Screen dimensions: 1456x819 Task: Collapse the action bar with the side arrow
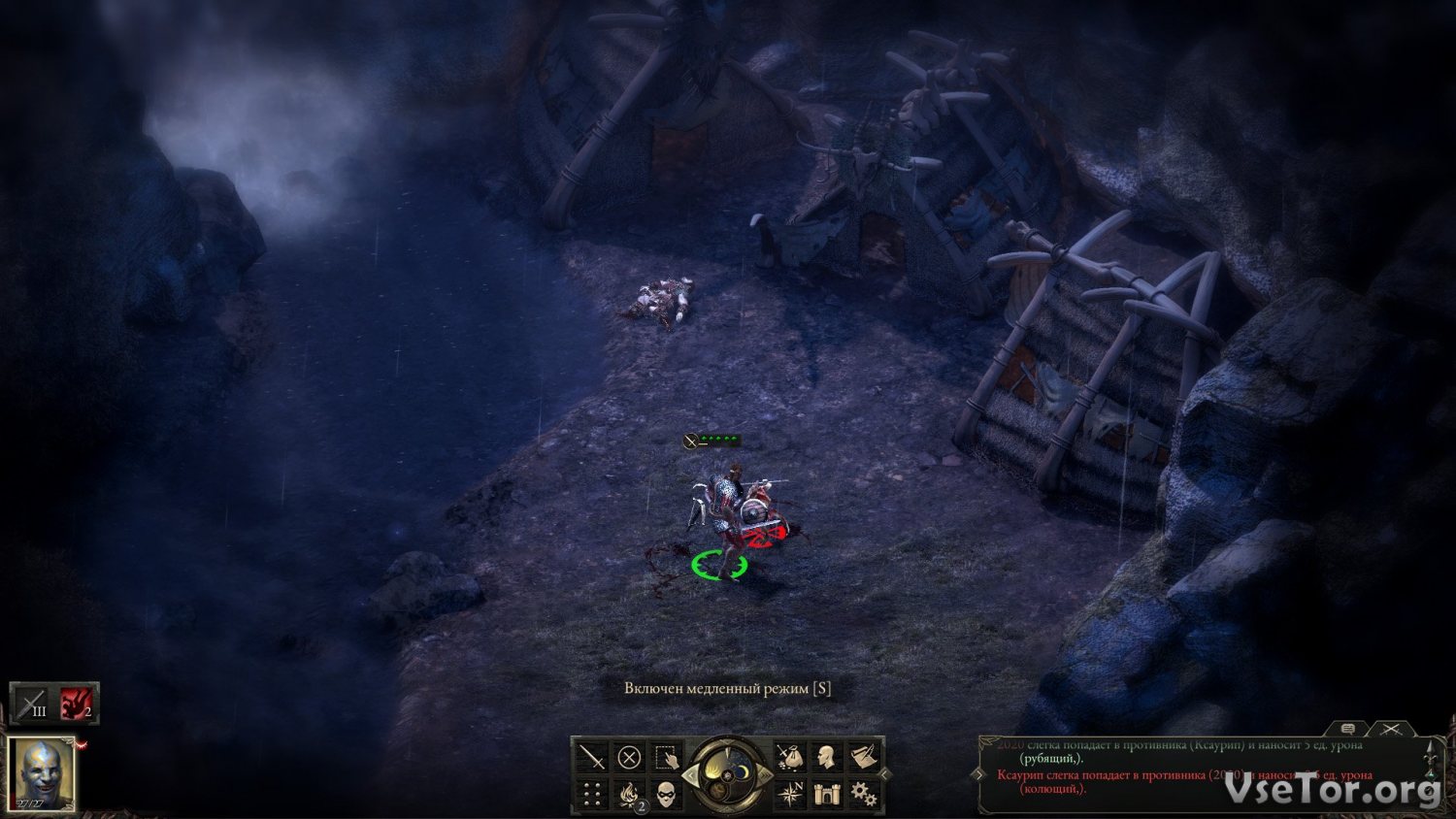[884, 774]
